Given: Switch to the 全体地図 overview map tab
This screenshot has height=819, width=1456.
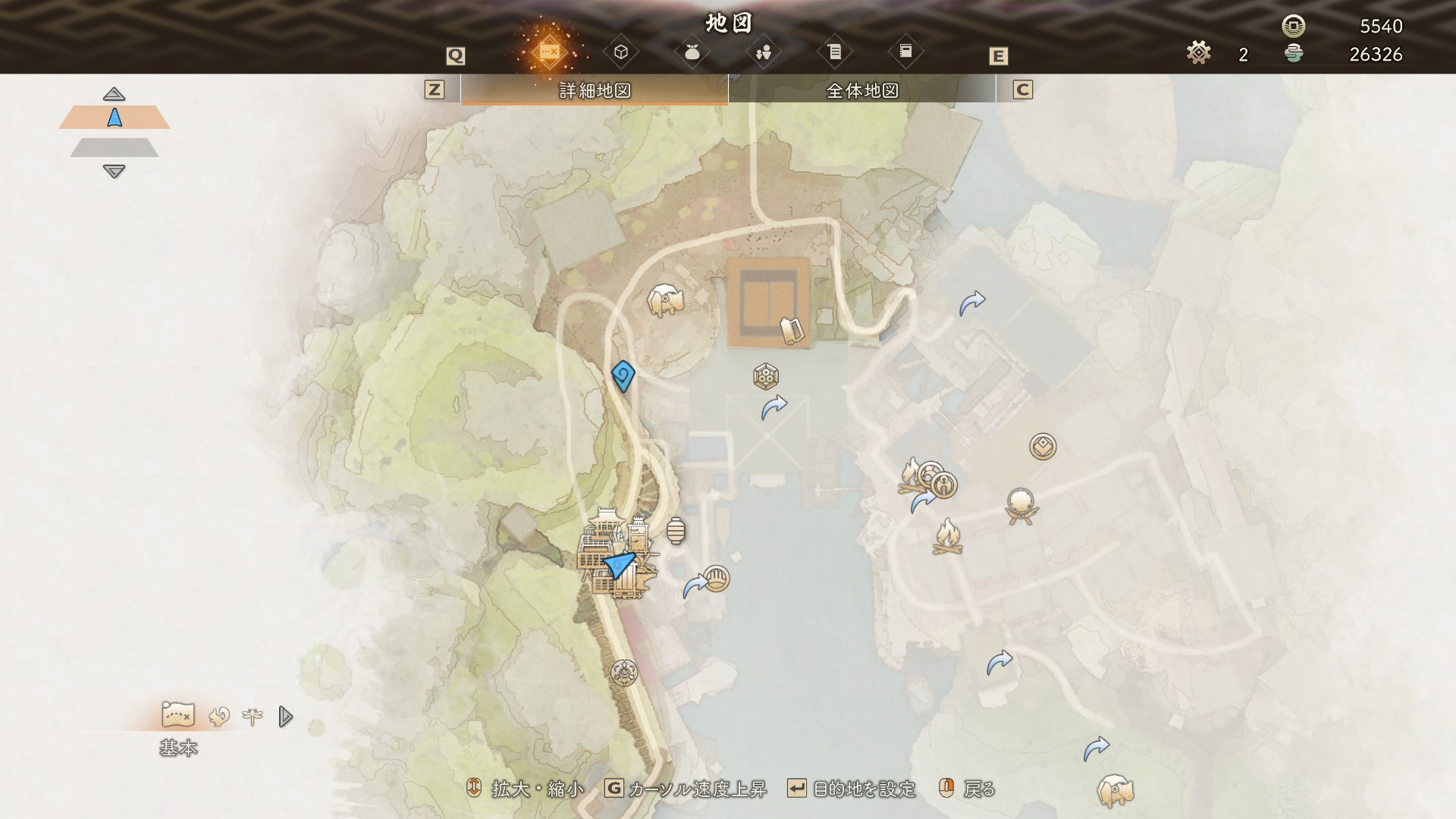Looking at the screenshot, I should click(862, 91).
